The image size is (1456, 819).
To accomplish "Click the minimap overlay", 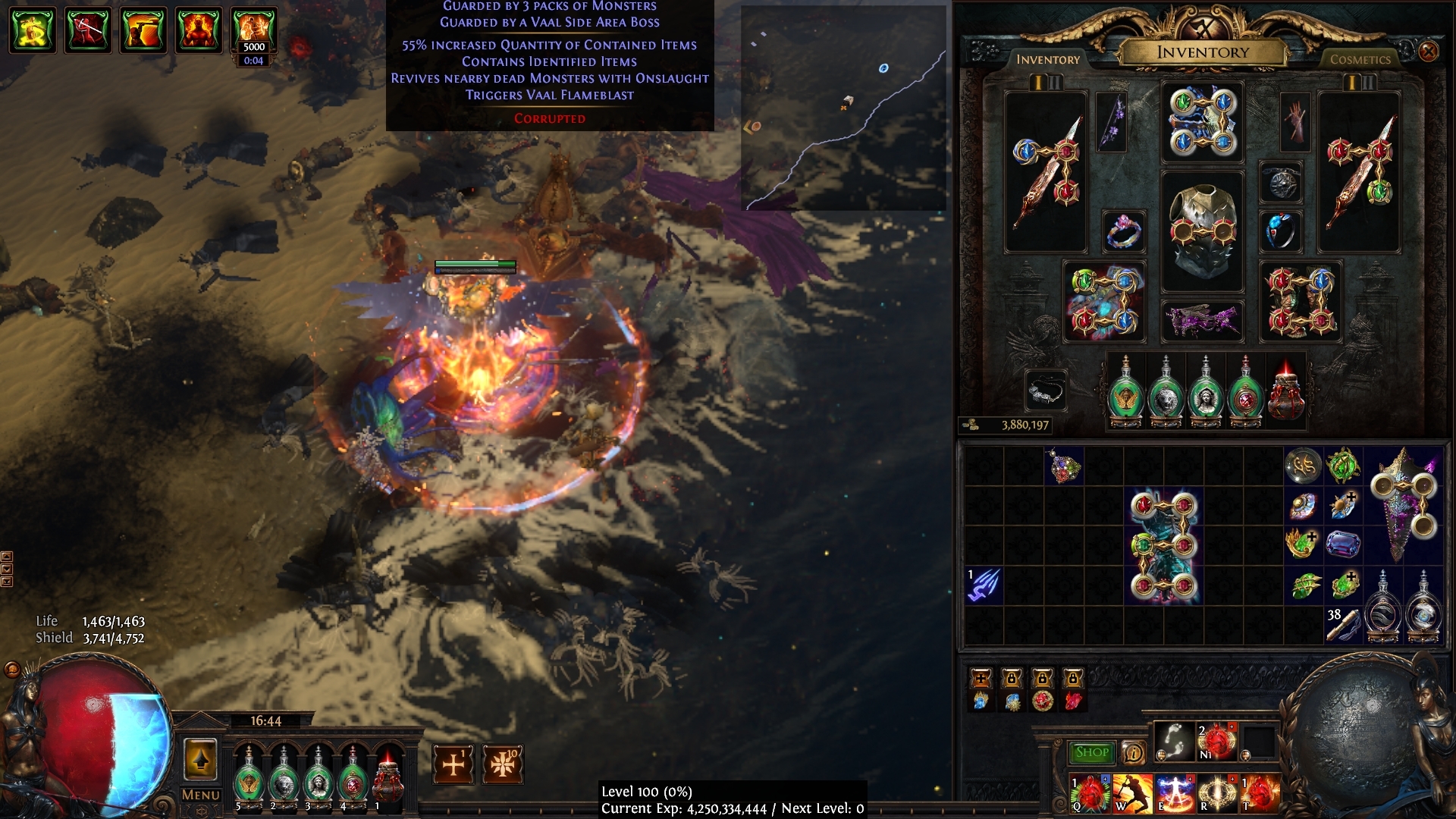I will pos(843,108).
